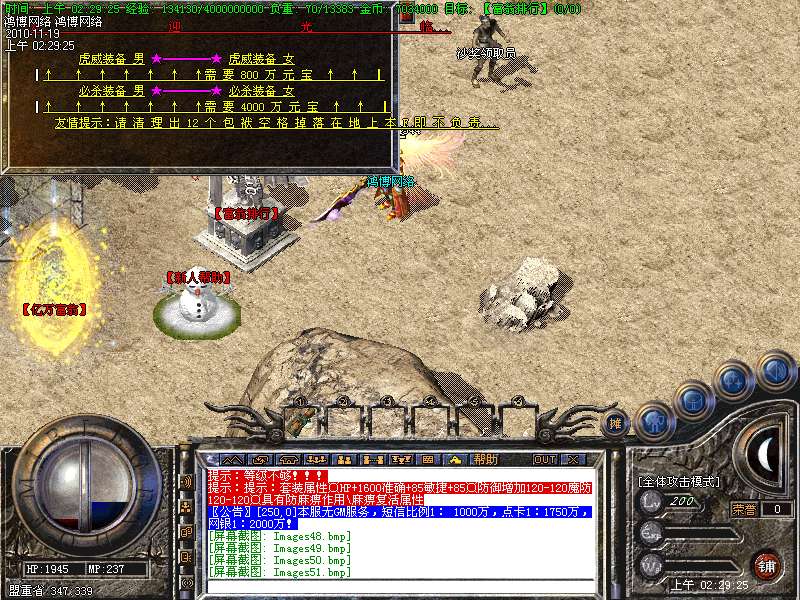Choose the 虎威装备 女 dialog link
The width and height of the screenshot is (800, 600).
click(x=261, y=59)
